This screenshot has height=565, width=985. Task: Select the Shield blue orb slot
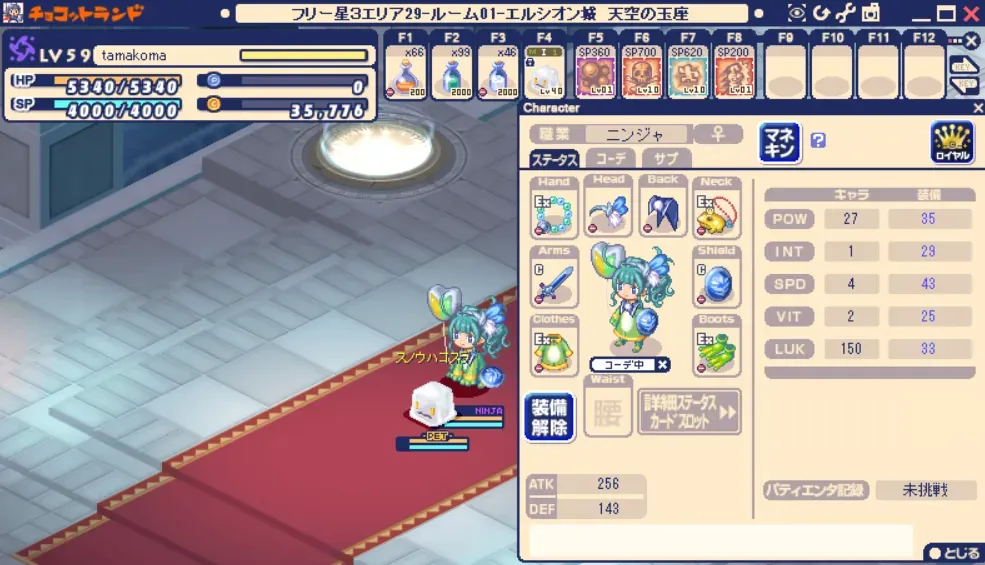[x=717, y=282]
